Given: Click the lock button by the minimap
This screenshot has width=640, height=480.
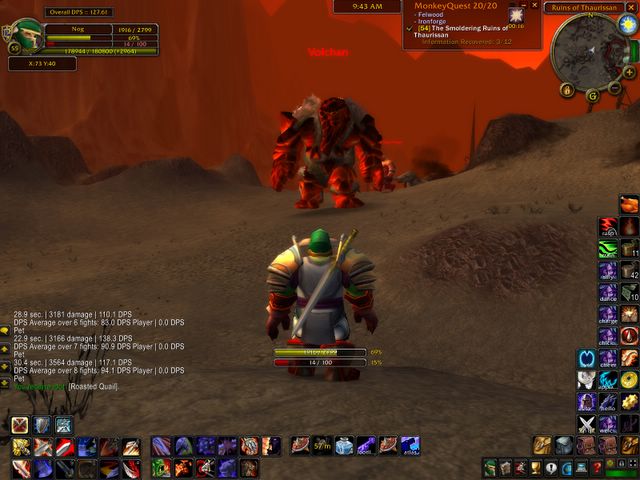Looking at the screenshot, I should 567,91.
